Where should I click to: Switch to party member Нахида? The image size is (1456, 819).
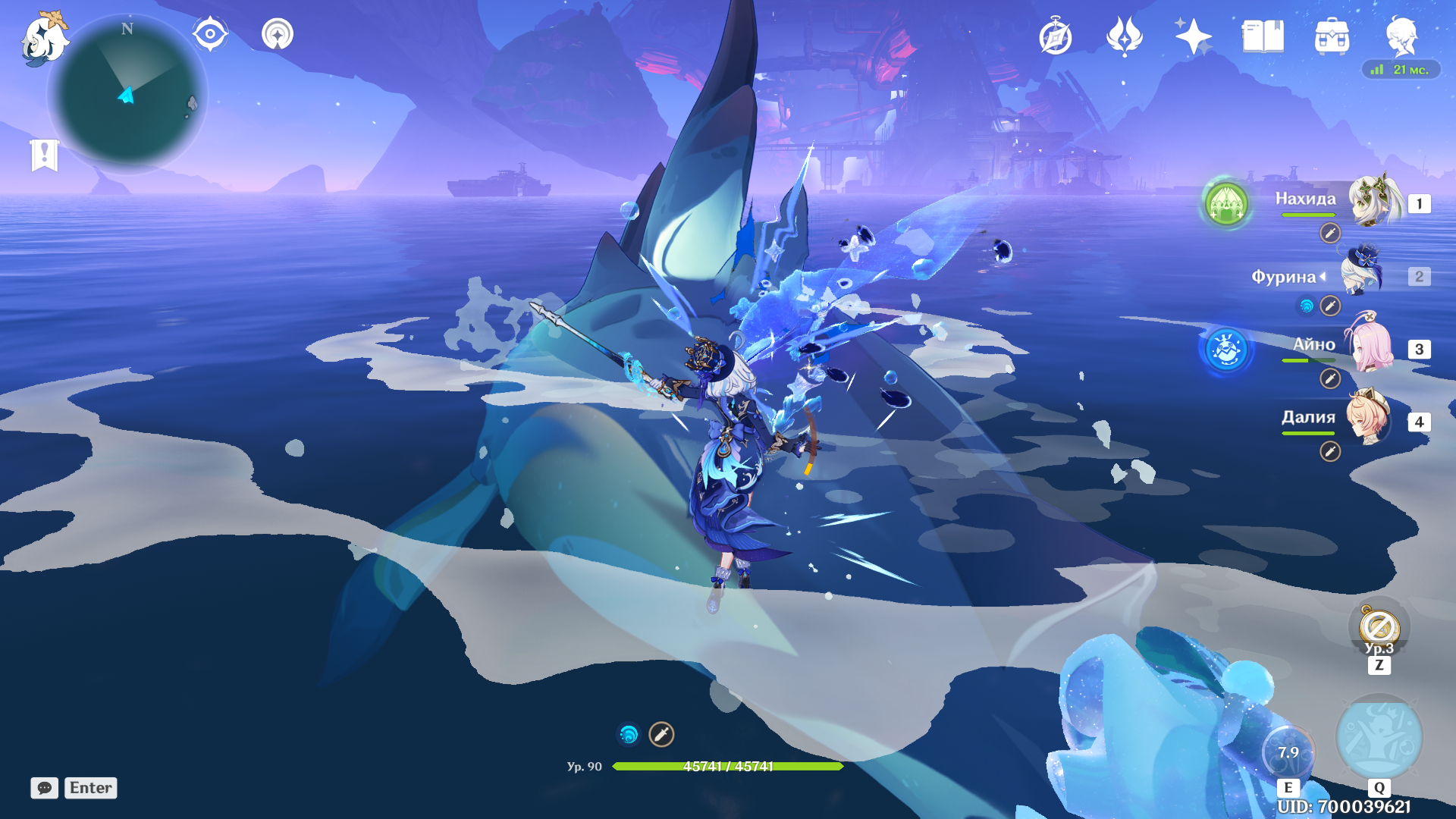pos(1371,201)
